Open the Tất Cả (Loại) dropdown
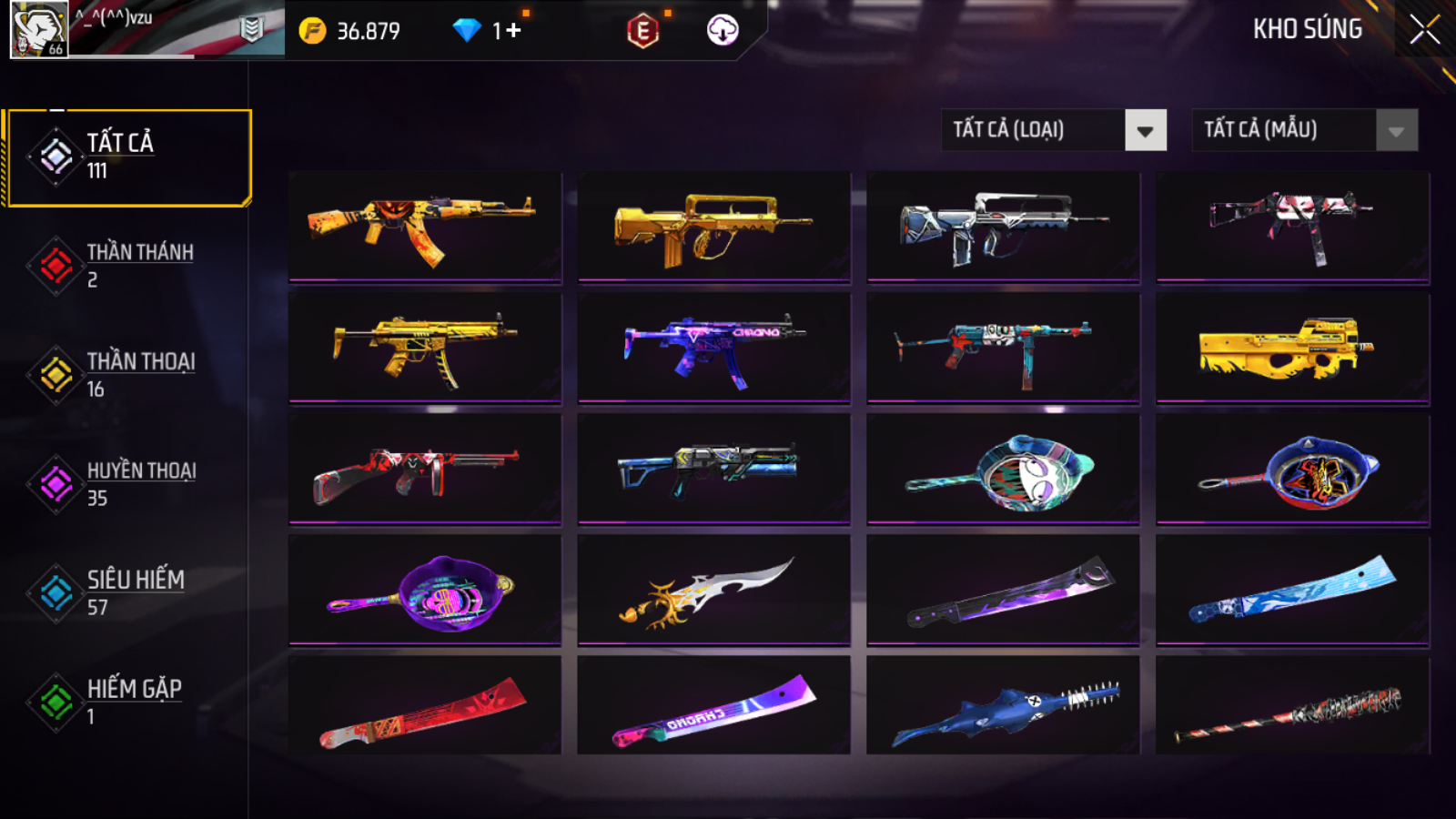Image resolution: width=1456 pixels, height=819 pixels. click(1054, 130)
